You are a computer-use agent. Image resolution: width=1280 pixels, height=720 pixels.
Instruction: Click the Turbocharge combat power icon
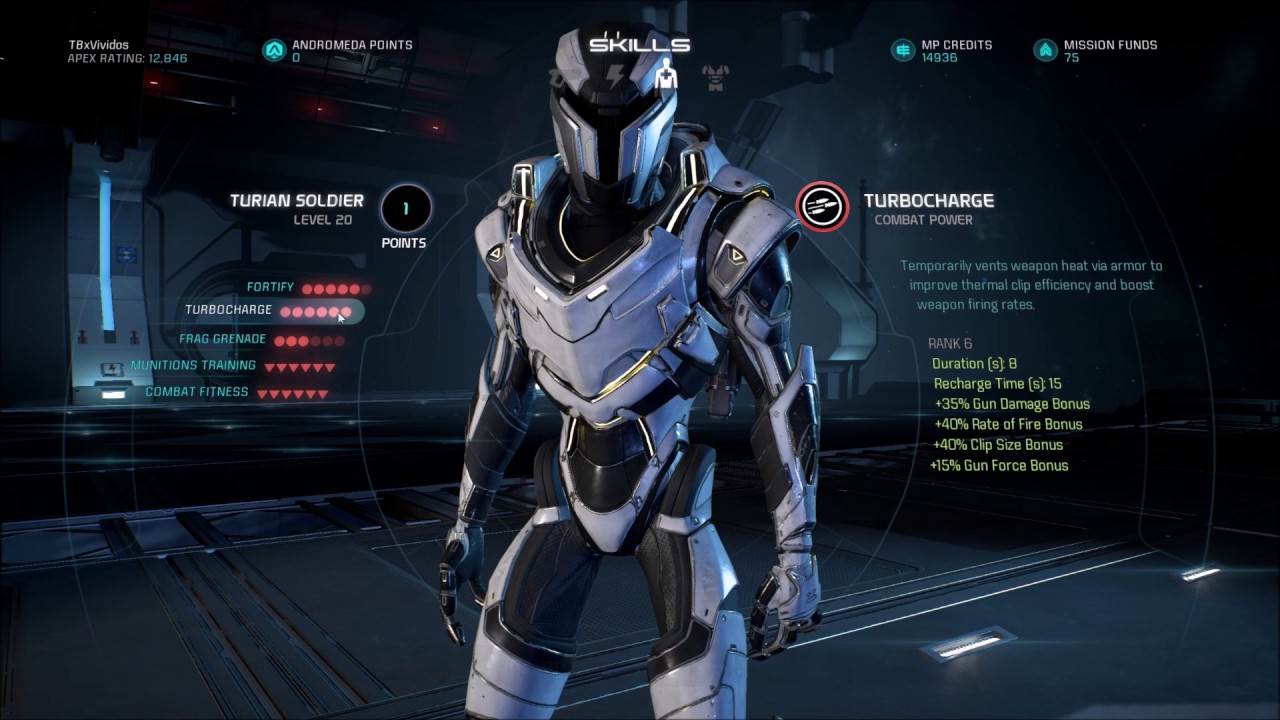(x=821, y=205)
